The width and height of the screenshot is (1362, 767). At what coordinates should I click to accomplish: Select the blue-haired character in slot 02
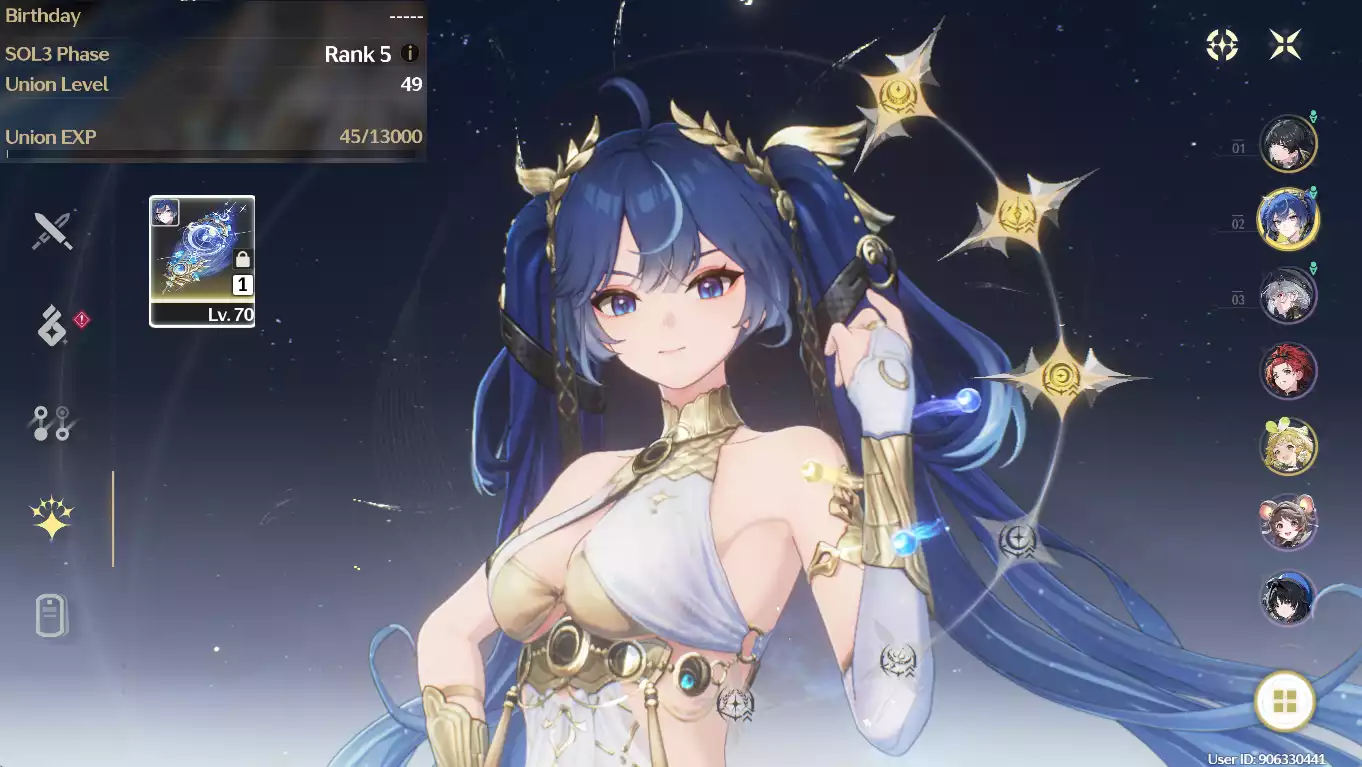(1288, 219)
